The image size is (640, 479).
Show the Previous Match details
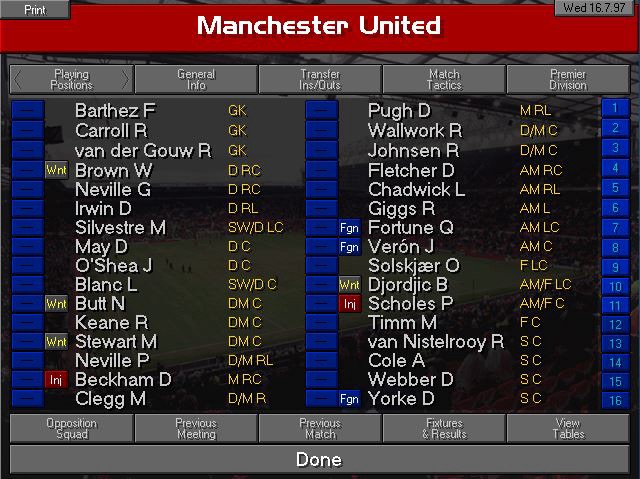(x=320, y=429)
